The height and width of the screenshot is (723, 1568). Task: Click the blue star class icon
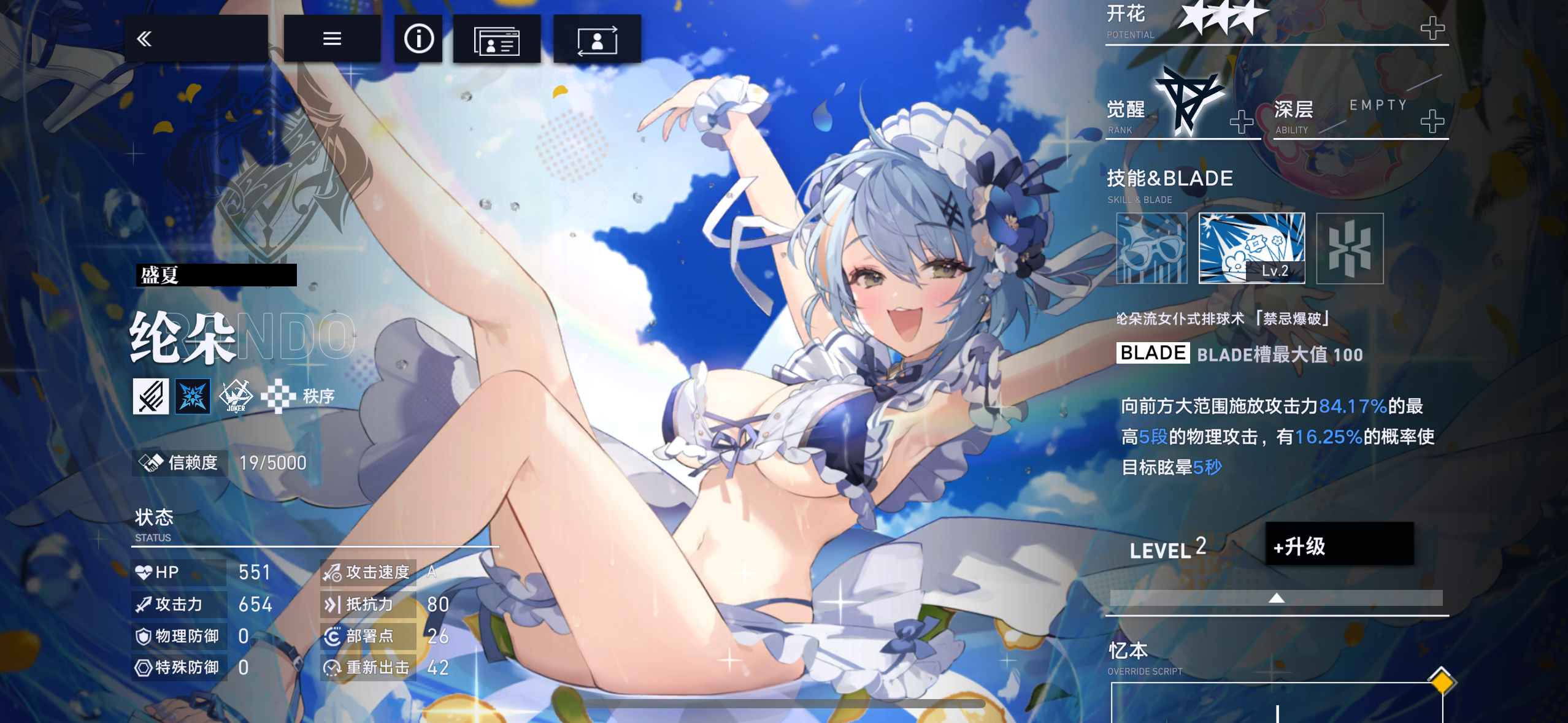click(193, 396)
